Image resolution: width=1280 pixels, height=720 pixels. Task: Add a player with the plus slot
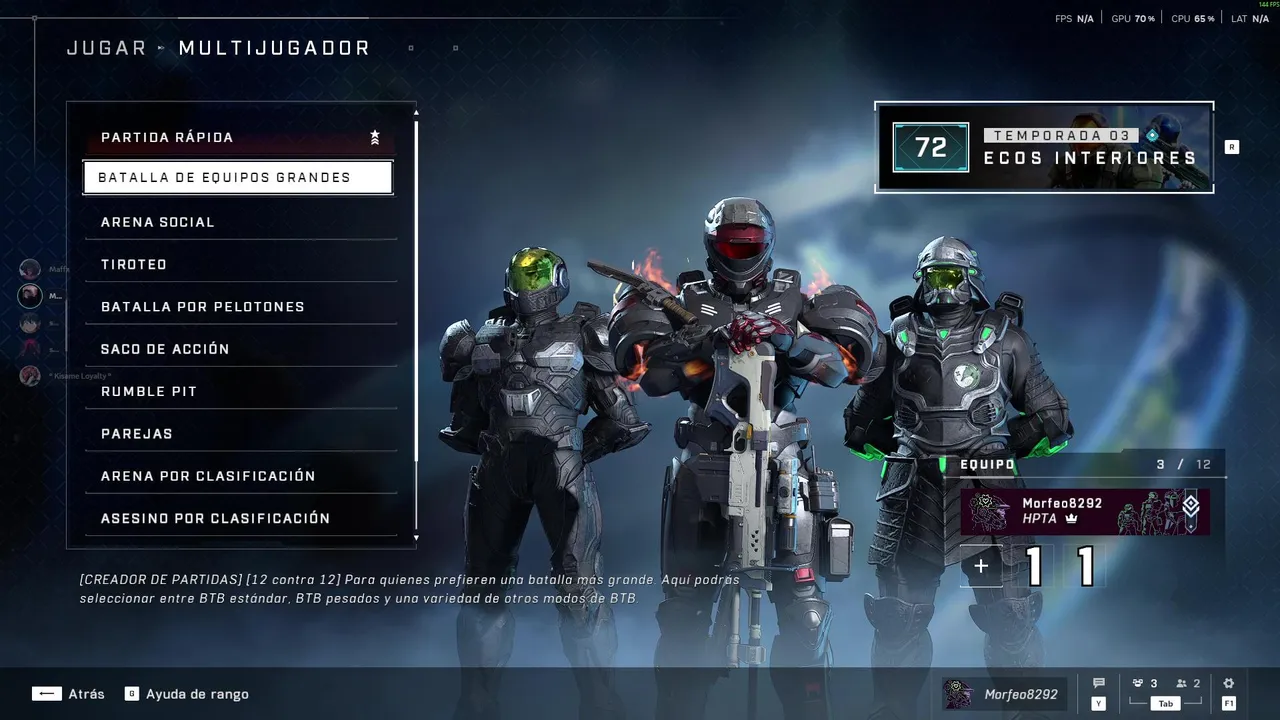point(981,567)
